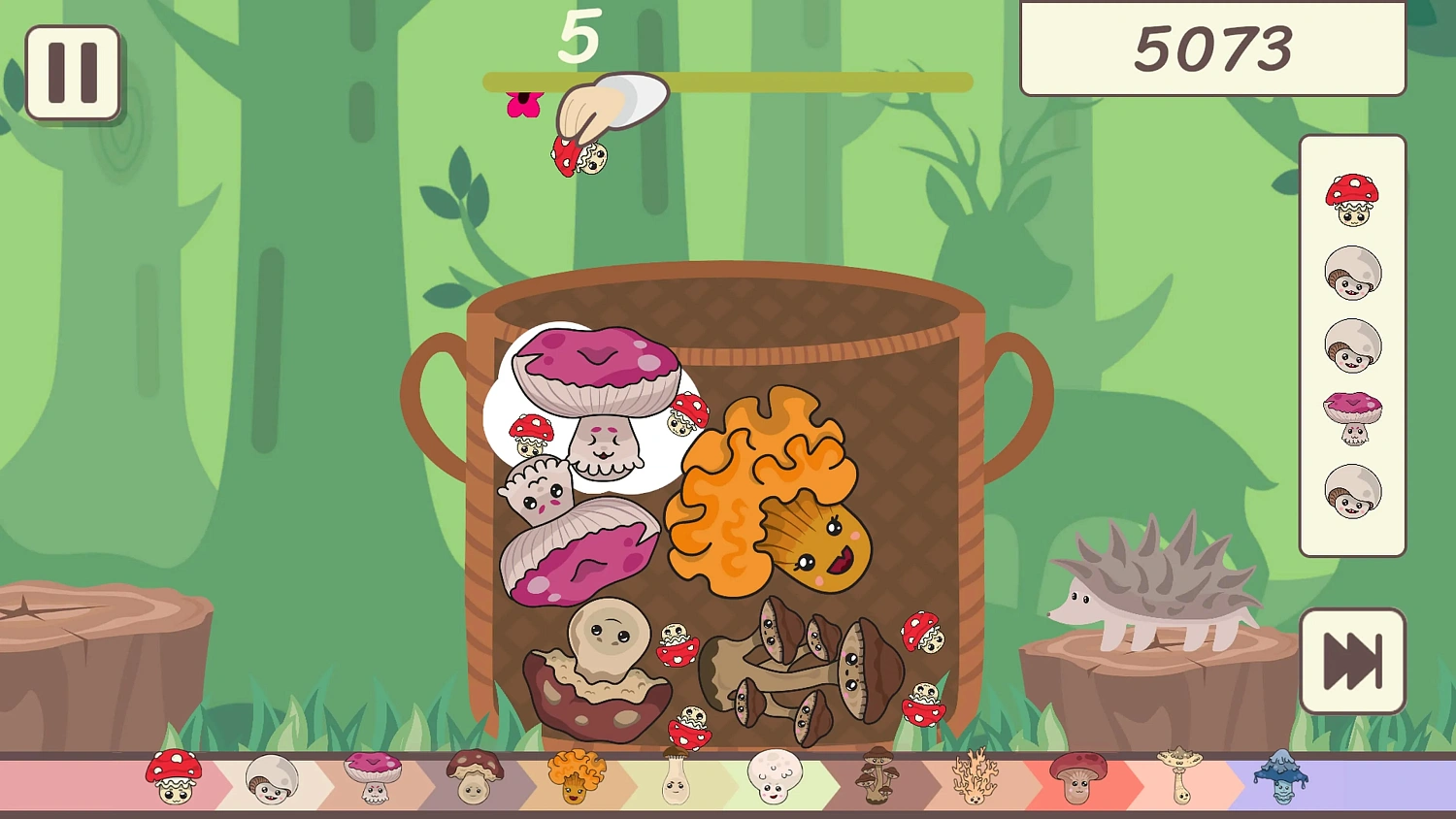Tap the score counter showing 5073
The height and width of the screenshot is (819, 1456).
pos(1211,49)
